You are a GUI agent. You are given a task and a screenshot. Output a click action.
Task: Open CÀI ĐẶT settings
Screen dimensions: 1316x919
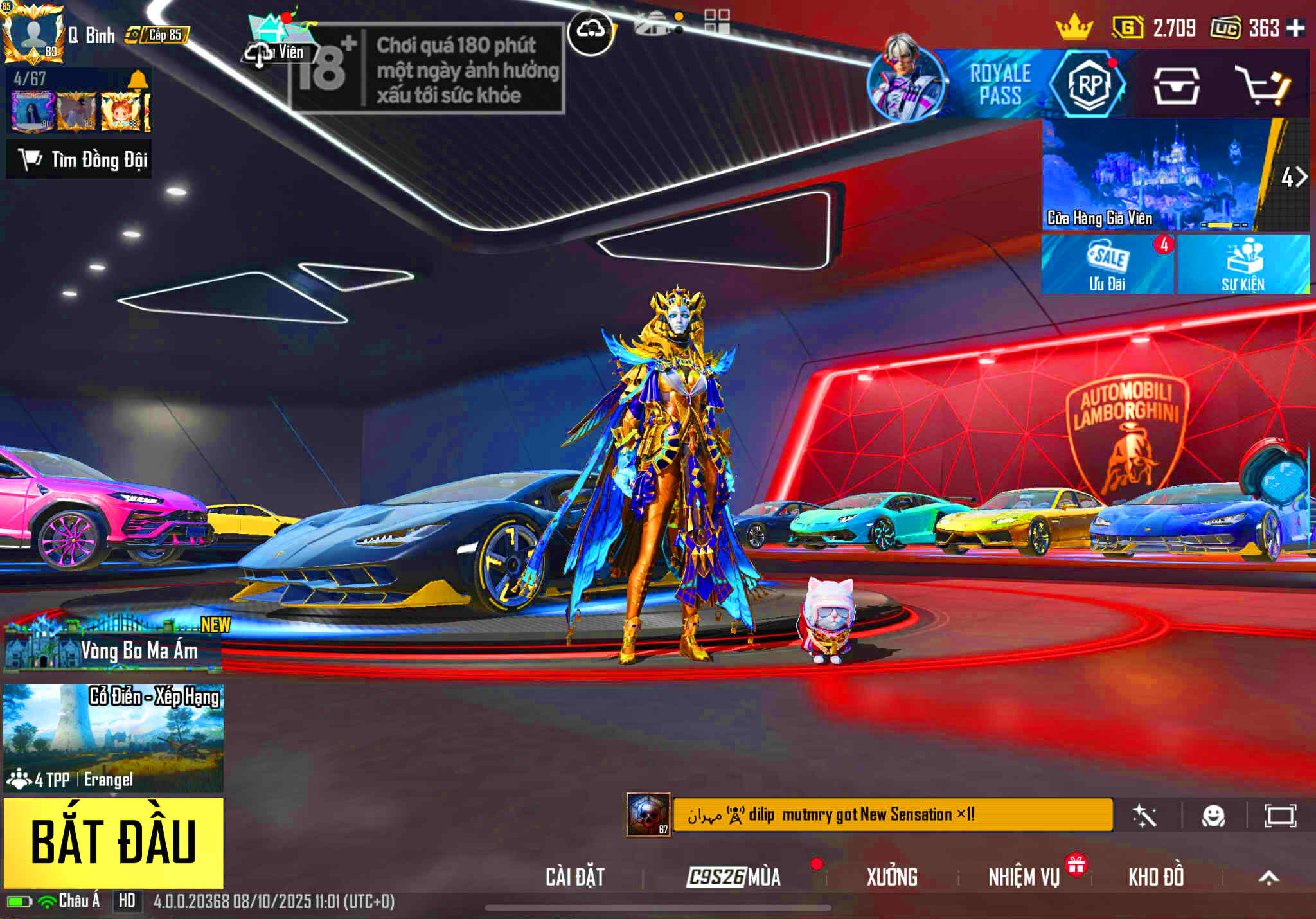point(575,877)
